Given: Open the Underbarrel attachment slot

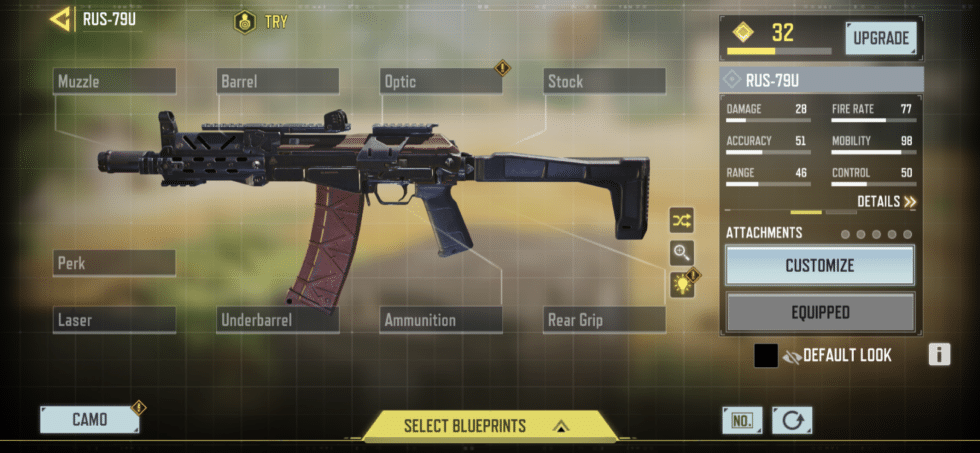Looking at the screenshot, I should 277,320.
